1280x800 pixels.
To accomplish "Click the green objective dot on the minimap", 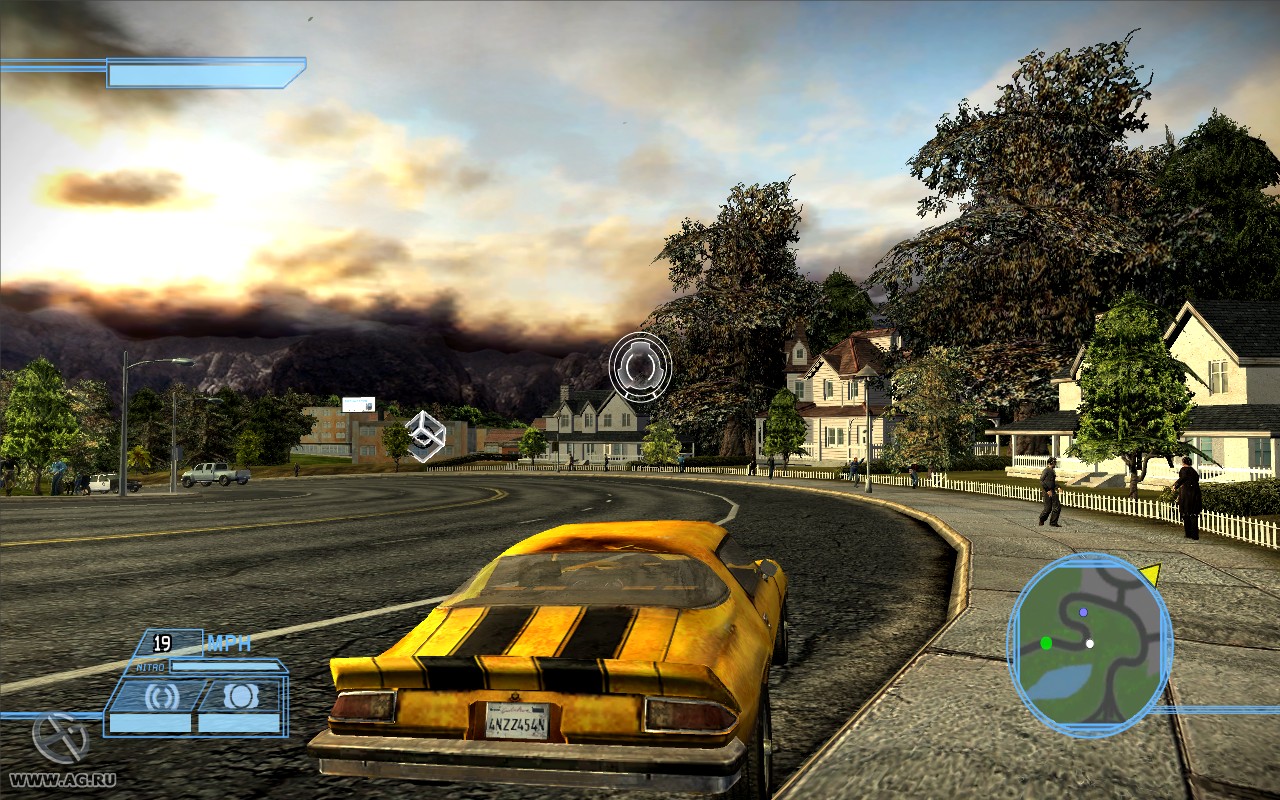I will (x=1047, y=643).
